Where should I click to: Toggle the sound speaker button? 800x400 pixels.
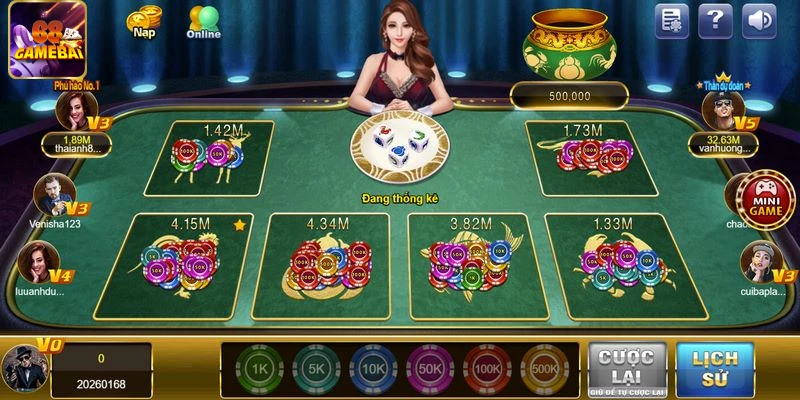759,20
